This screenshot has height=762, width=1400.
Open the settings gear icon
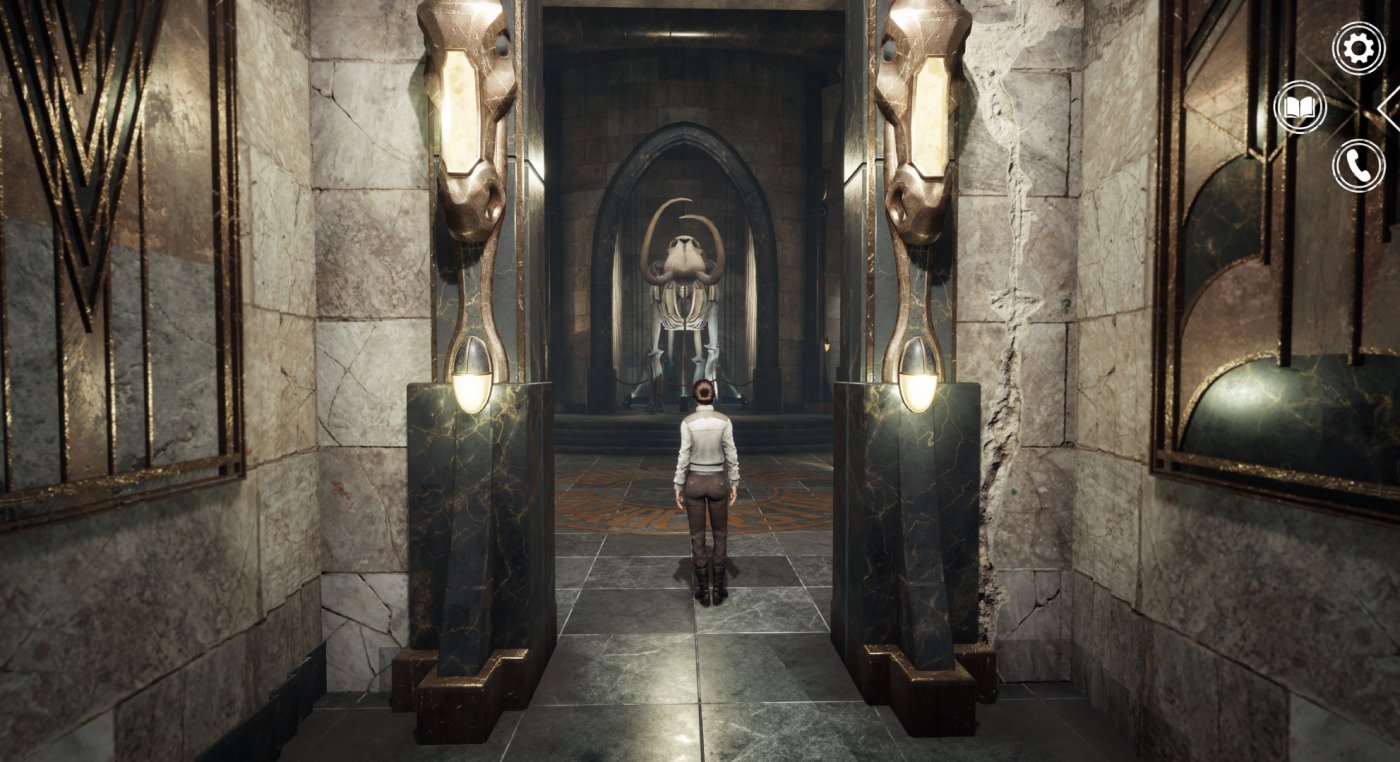pyautogui.click(x=1358, y=48)
